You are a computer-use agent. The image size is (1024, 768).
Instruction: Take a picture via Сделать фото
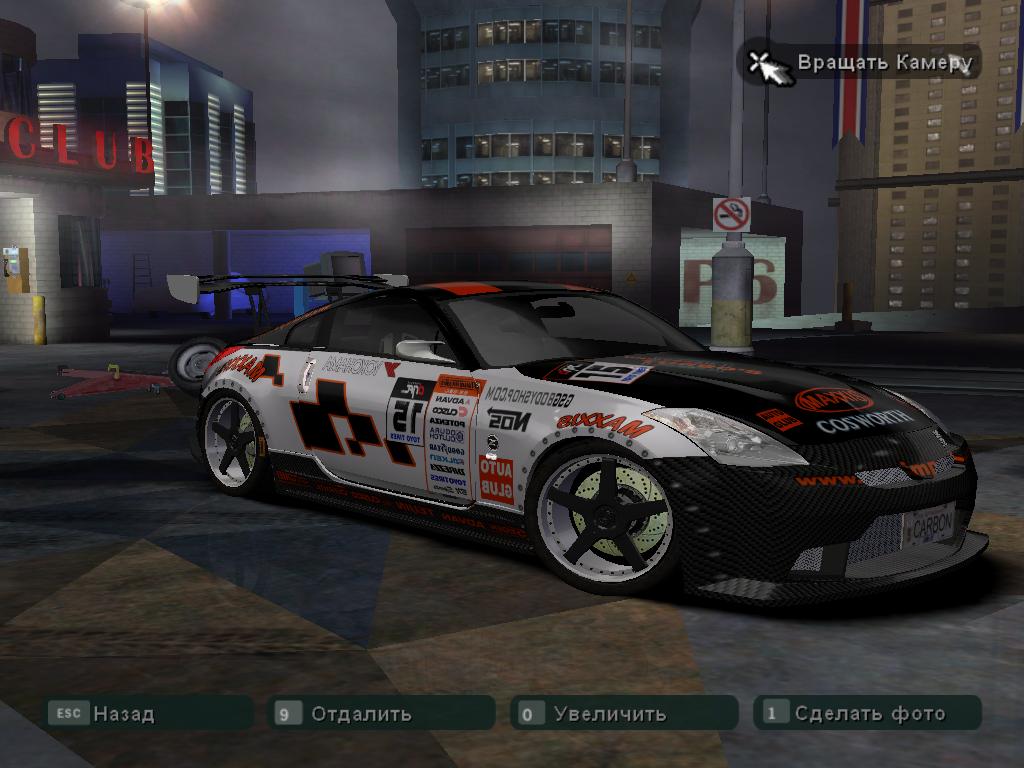pos(869,714)
